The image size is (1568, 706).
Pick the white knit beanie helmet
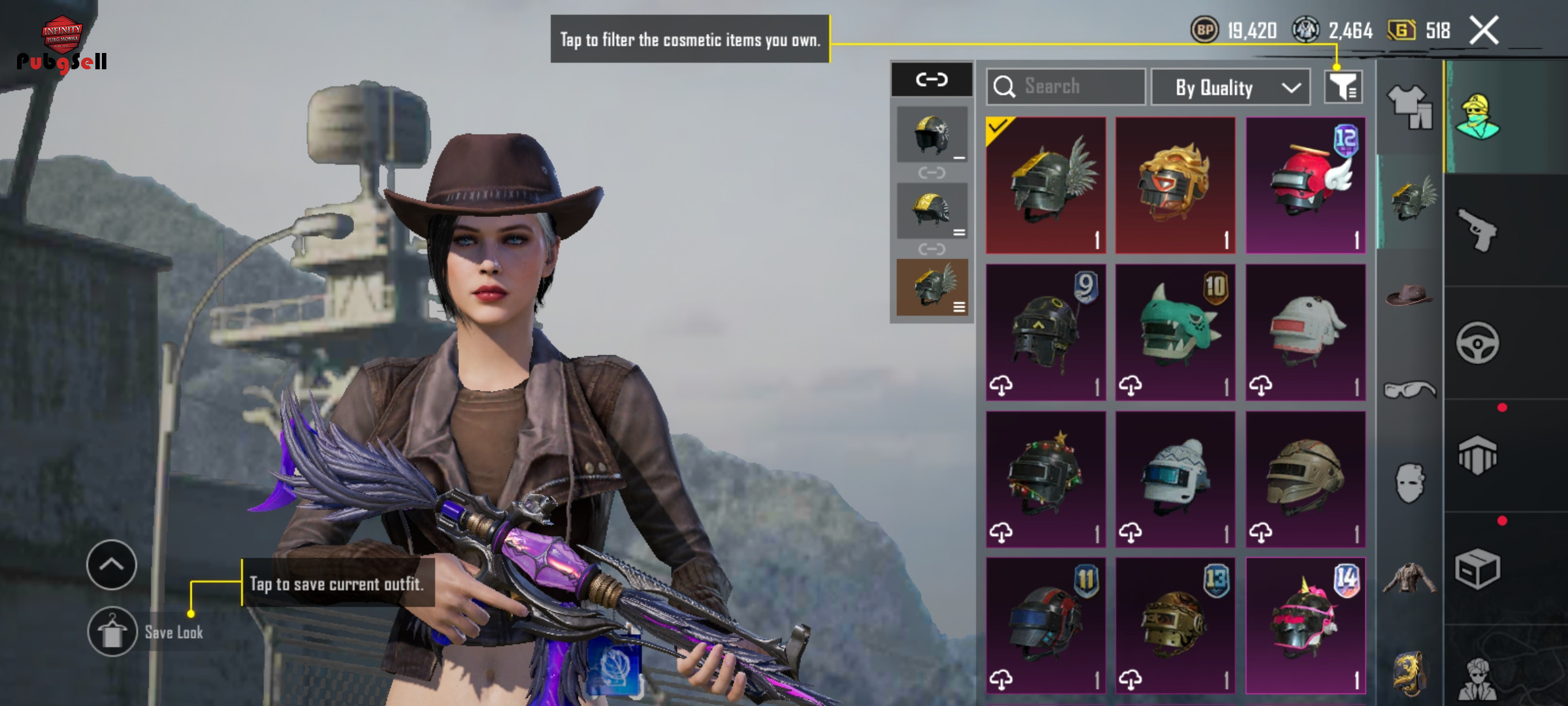point(1175,479)
